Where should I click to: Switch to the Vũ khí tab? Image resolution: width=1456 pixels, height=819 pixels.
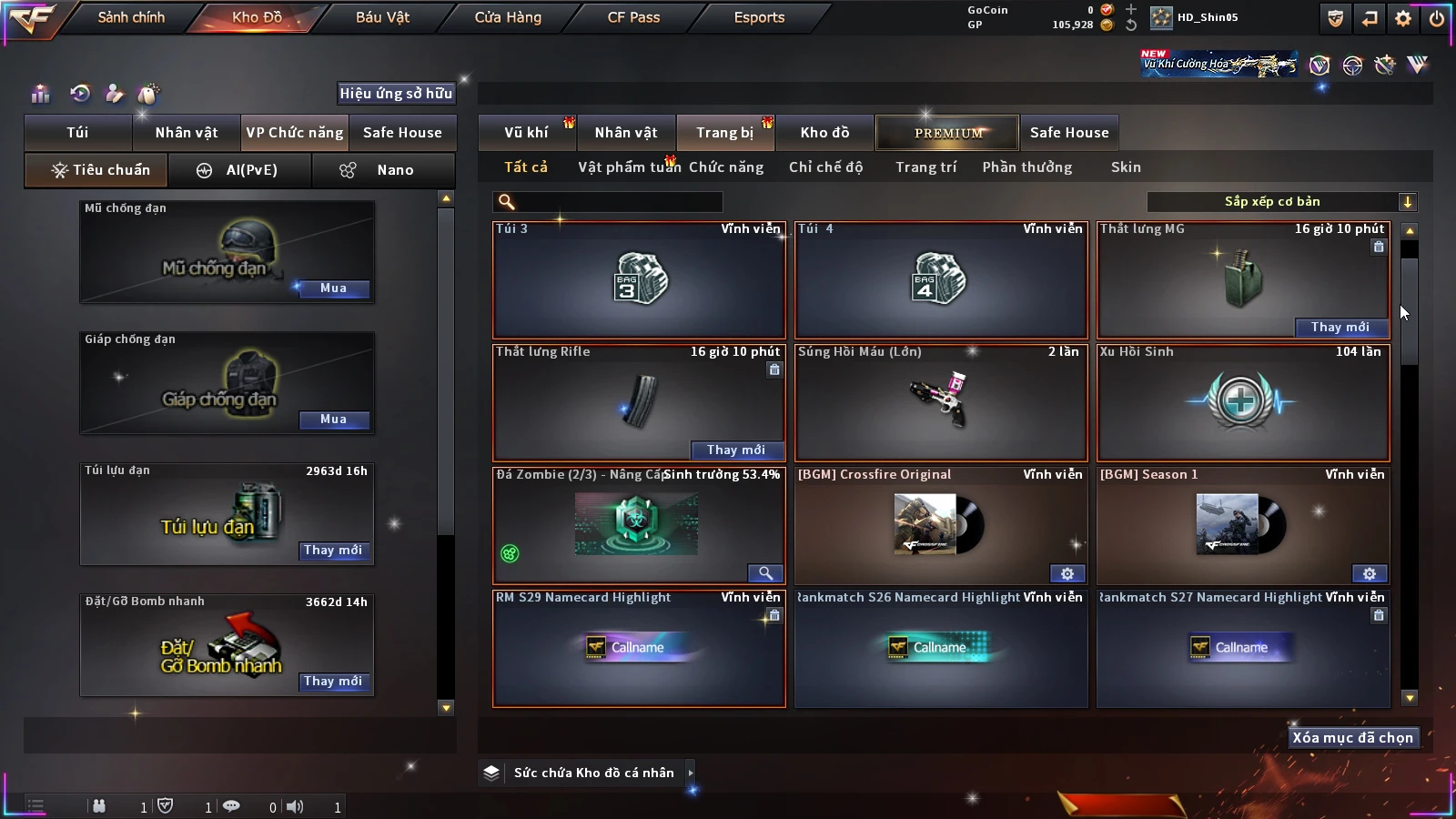[526, 133]
